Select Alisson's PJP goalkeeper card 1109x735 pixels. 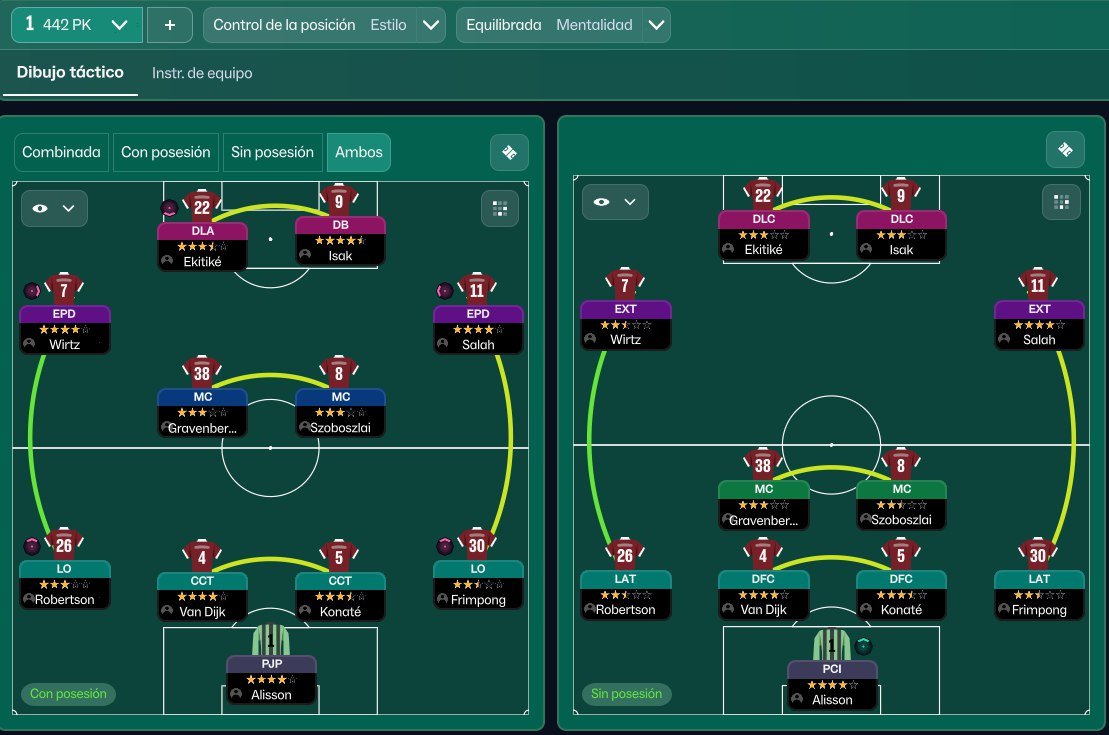click(x=271, y=679)
